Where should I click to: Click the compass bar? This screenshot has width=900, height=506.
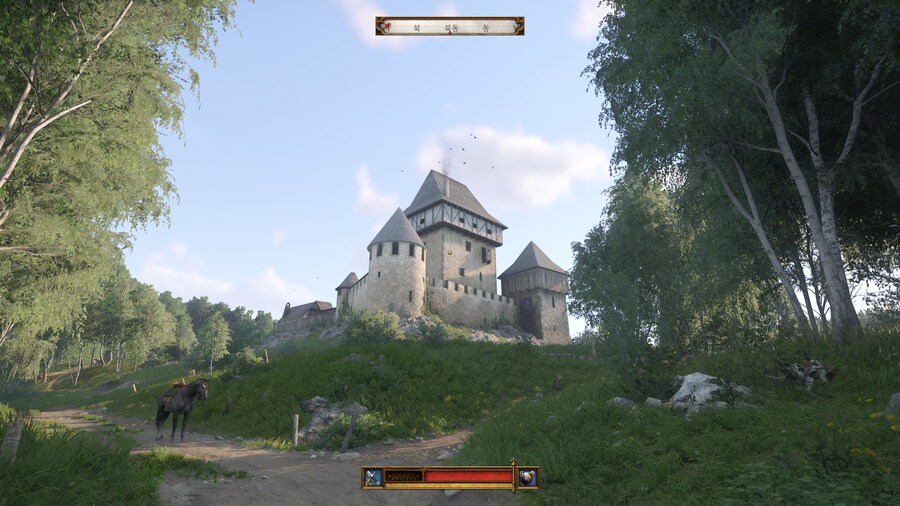(449, 26)
